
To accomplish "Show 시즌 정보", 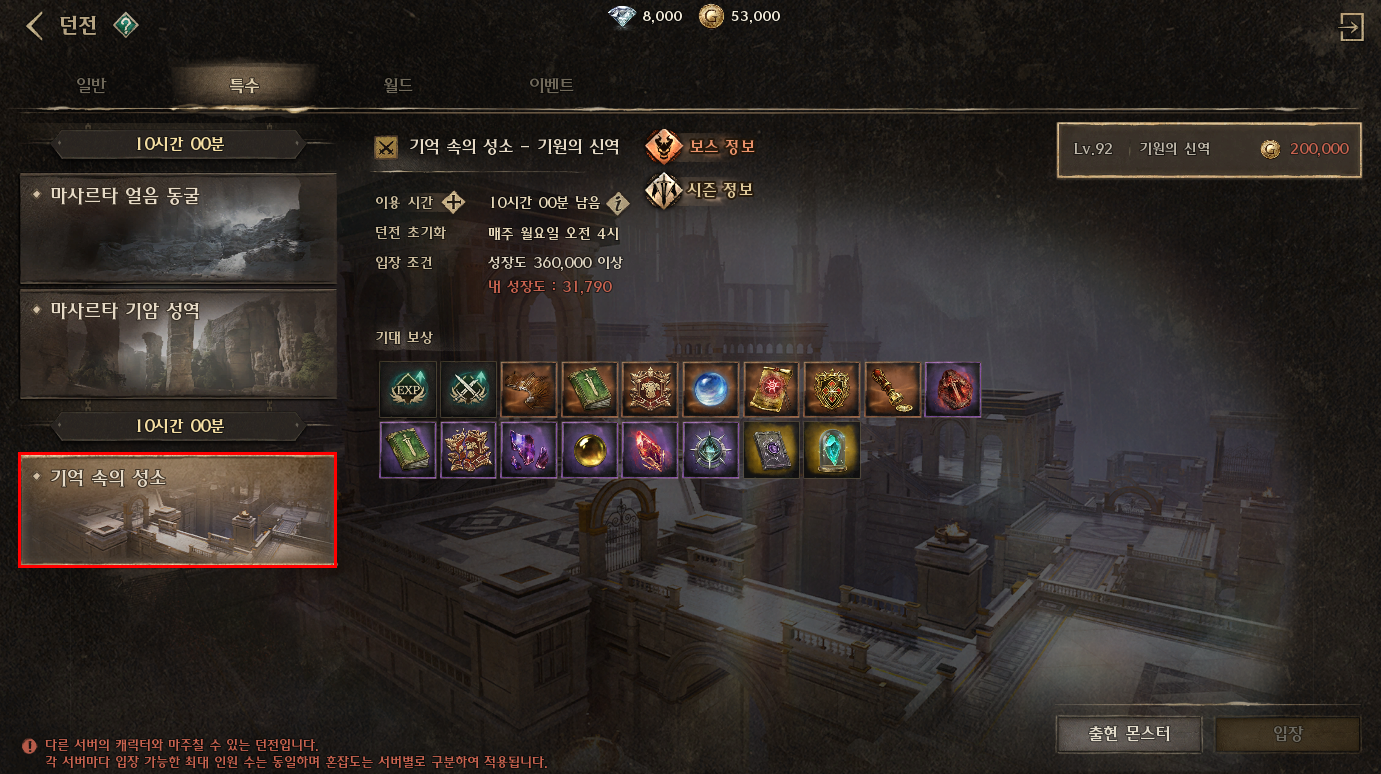I will (x=699, y=190).
